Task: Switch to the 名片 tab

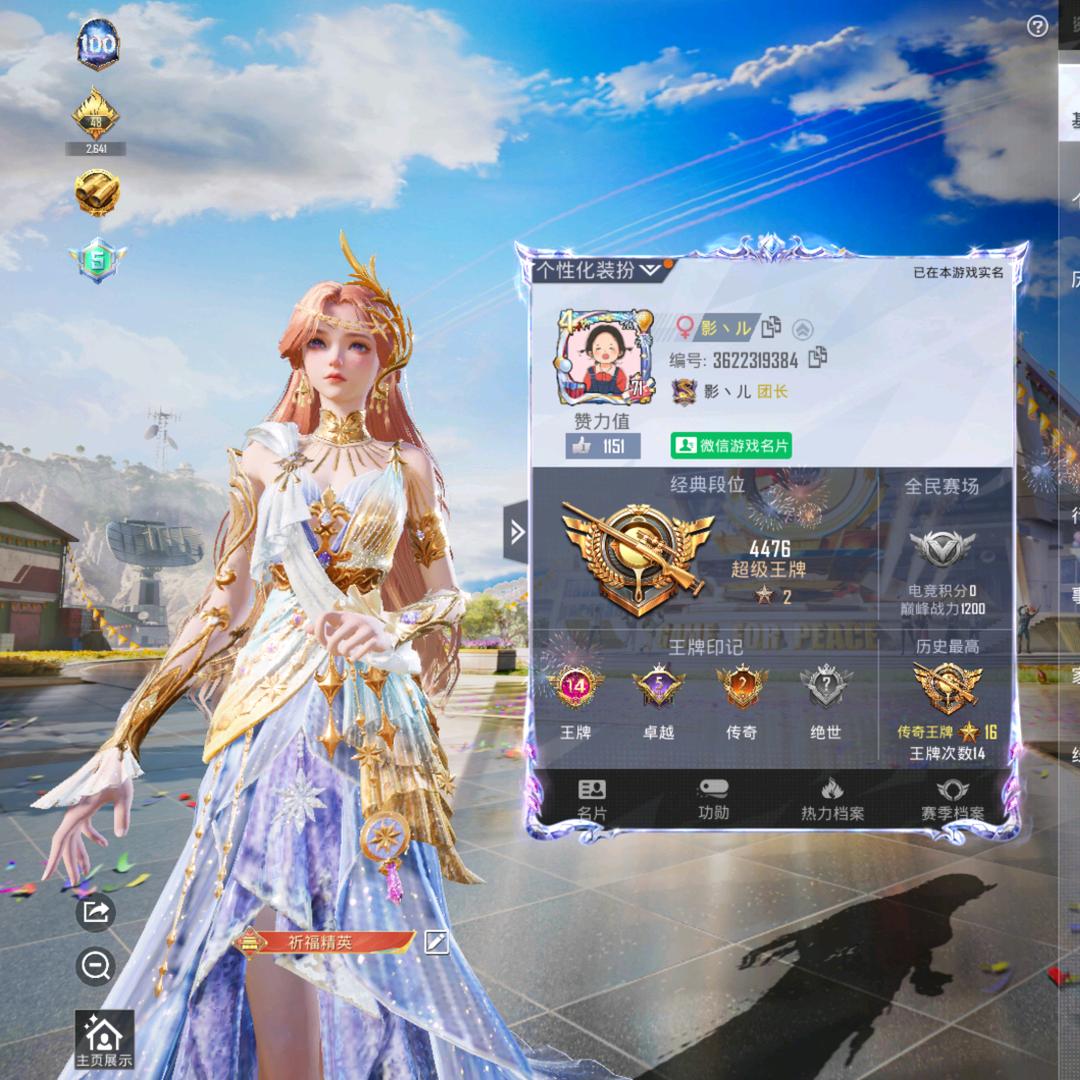Action: click(x=592, y=800)
